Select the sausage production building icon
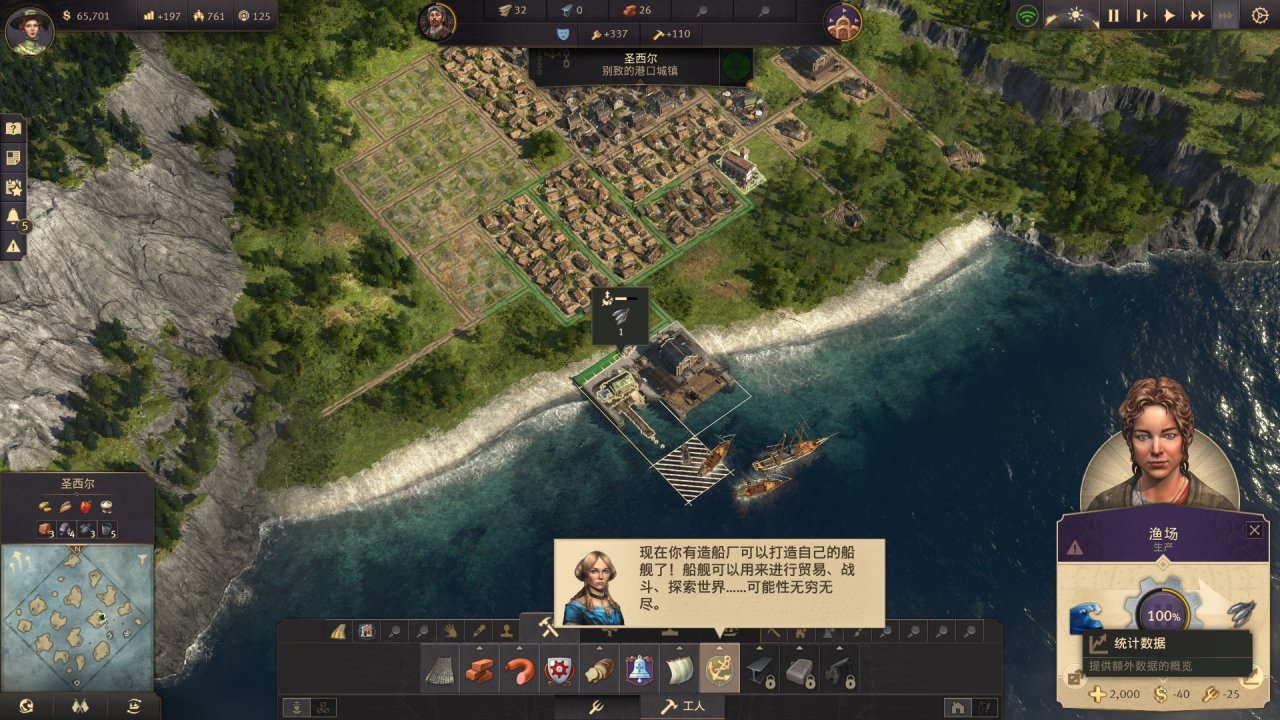 [520, 669]
